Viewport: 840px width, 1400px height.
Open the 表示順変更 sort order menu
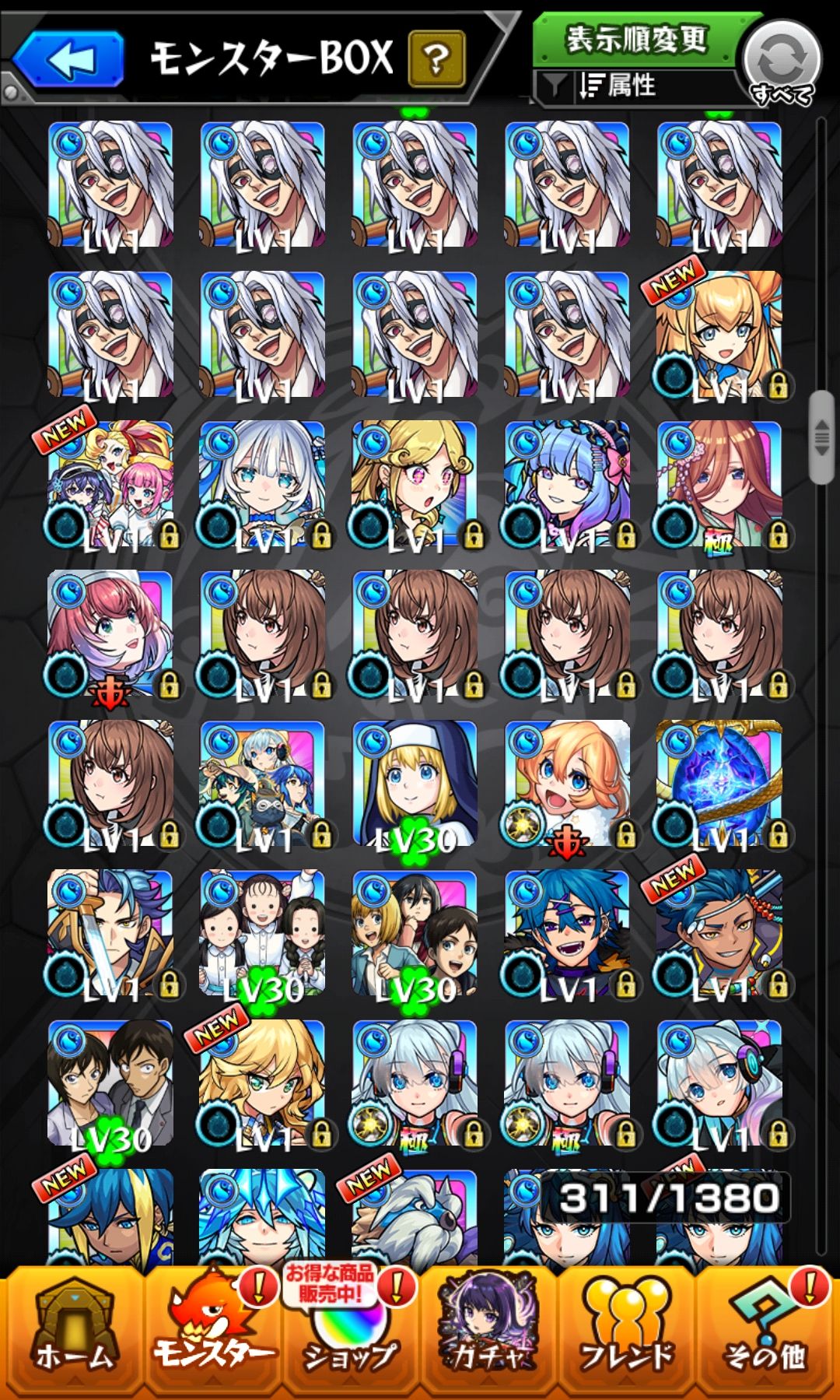(636, 38)
